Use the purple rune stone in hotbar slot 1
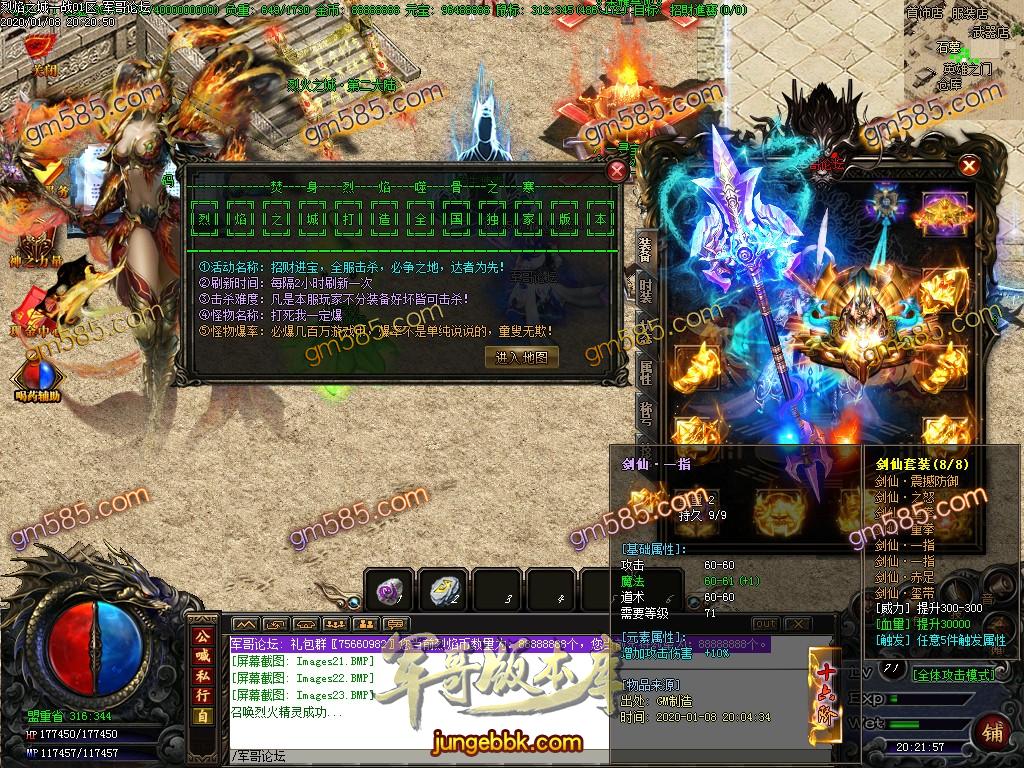 388,591
